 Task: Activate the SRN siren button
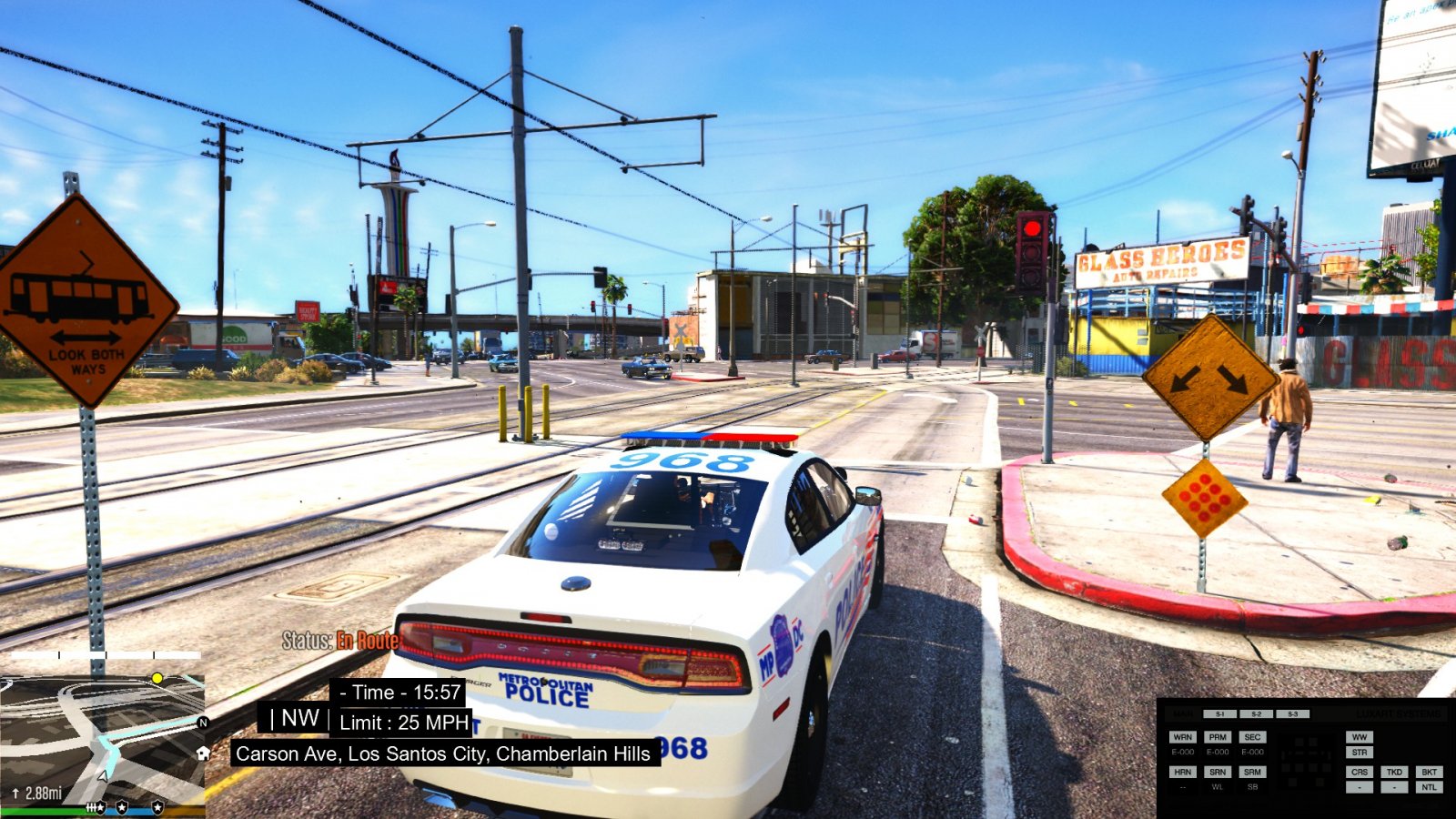tap(1218, 772)
